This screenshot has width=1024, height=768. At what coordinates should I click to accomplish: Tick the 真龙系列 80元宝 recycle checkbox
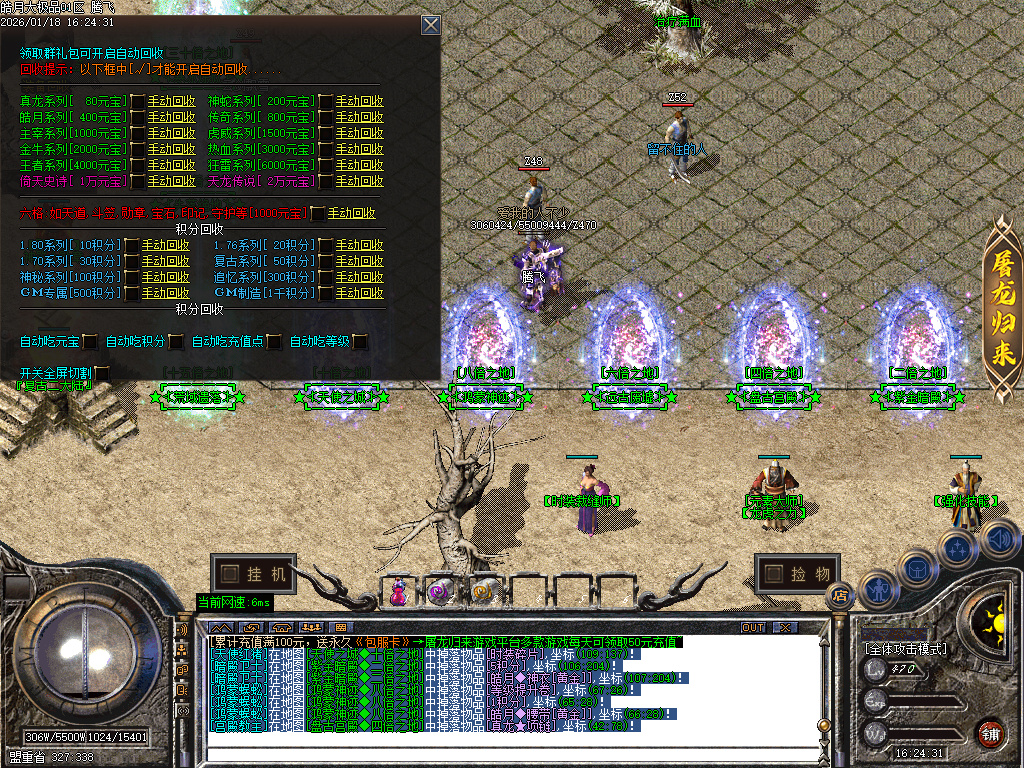point(138,101)
